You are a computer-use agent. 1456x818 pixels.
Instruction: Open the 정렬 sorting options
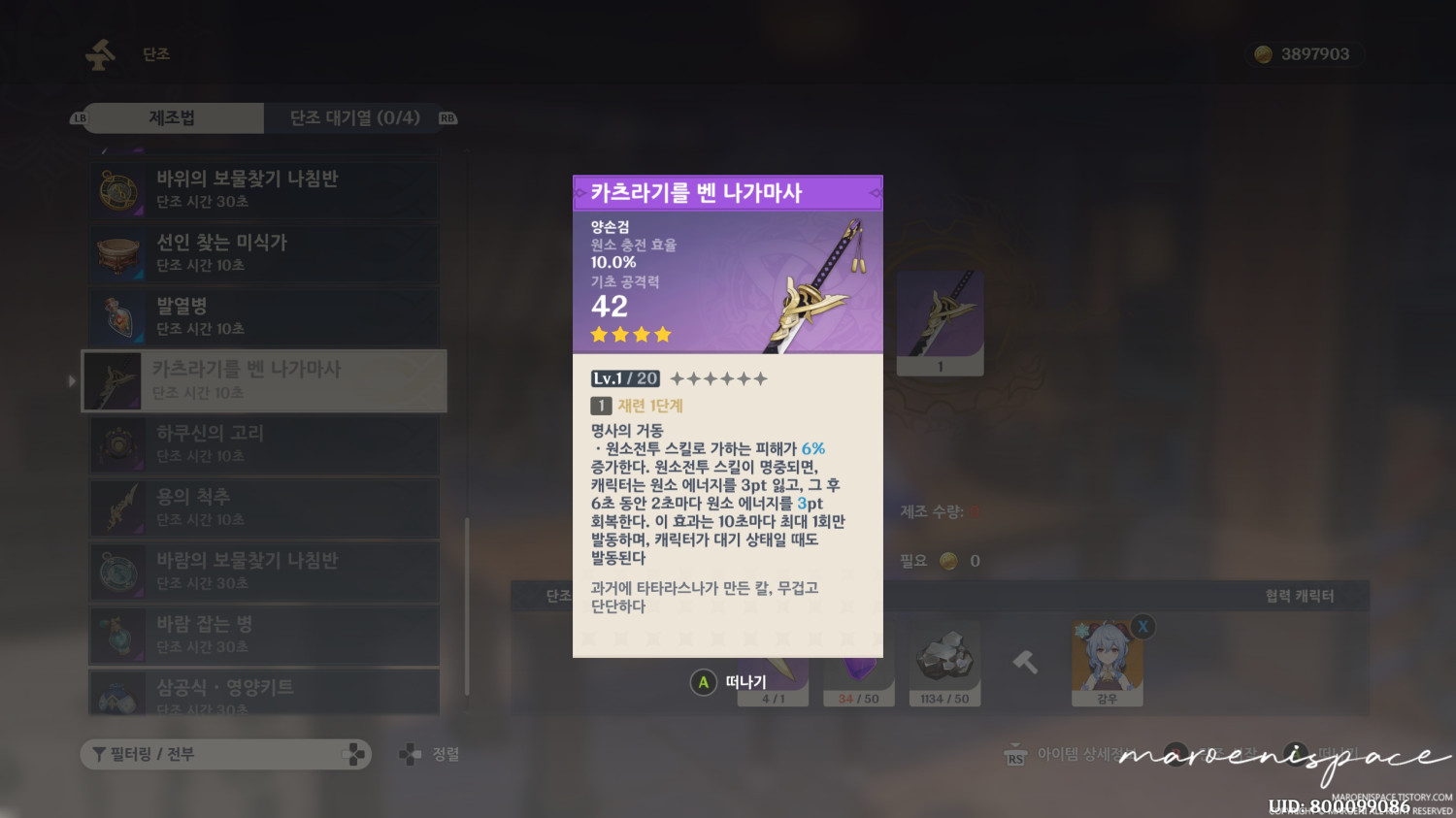click(x=427, y=754)
